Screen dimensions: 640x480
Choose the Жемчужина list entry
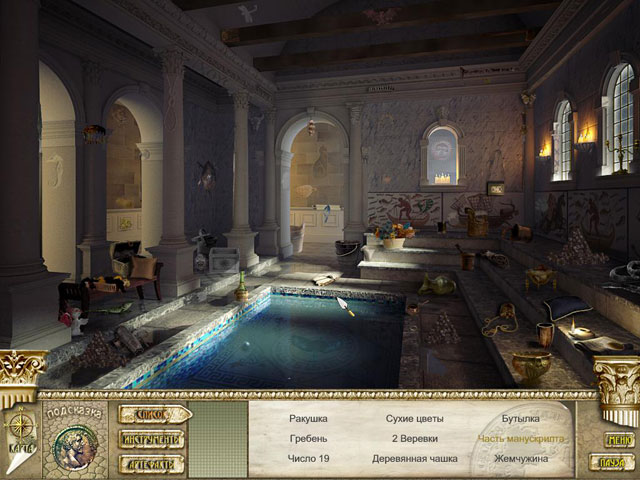(x=519, y=459)
